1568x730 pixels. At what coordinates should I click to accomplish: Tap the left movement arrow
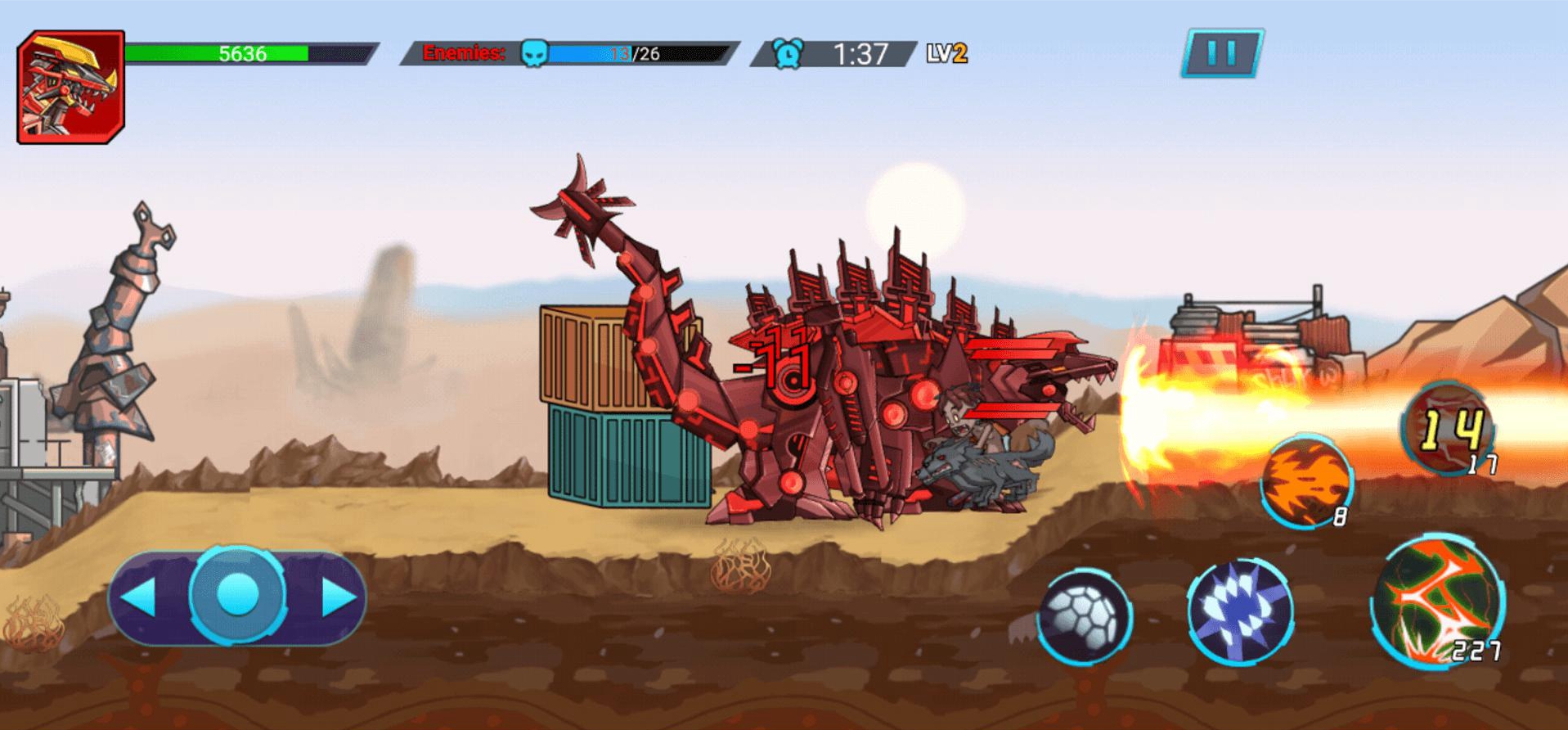(x=140, y=597)
